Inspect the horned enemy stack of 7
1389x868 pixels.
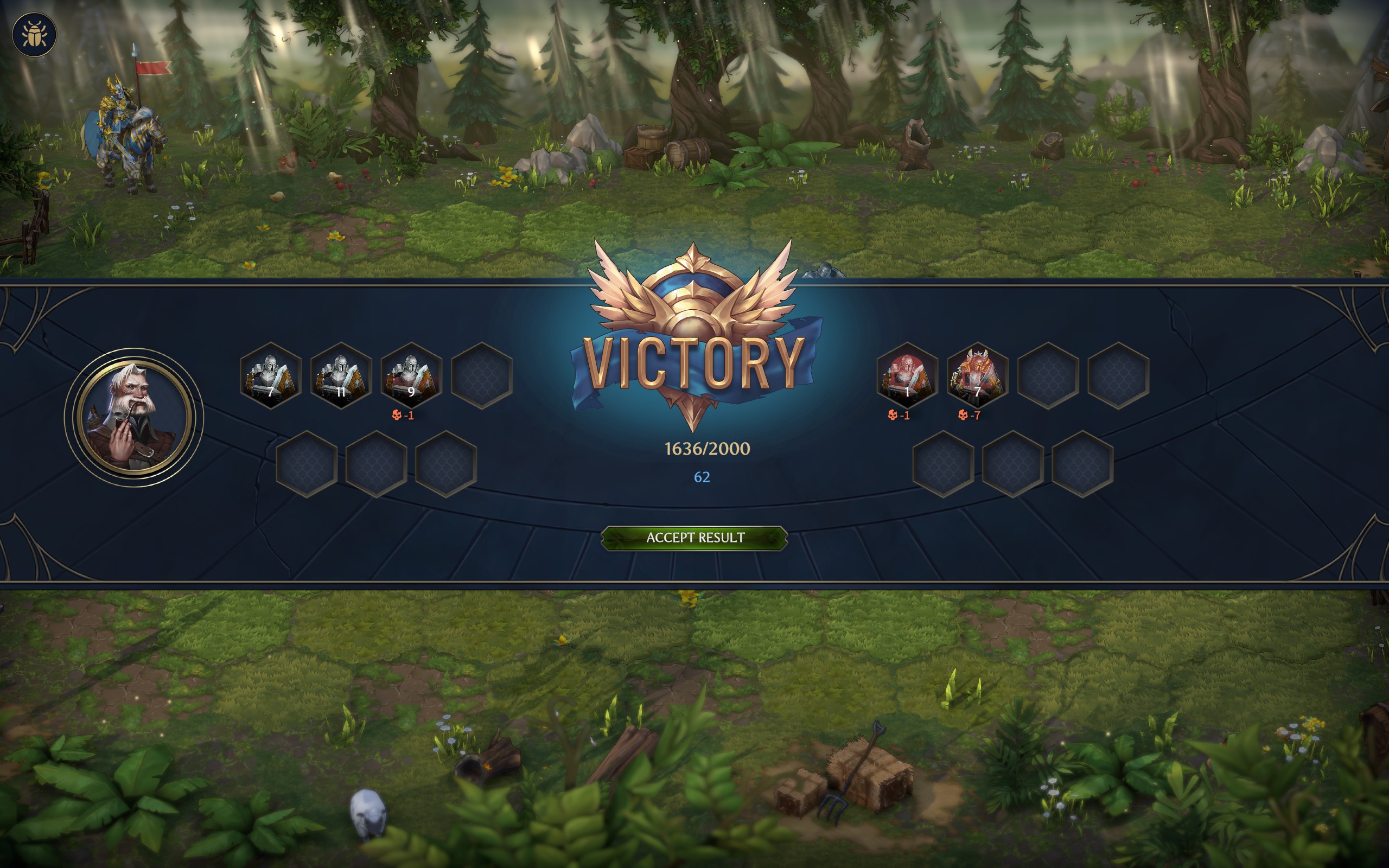pyautogui.click(x=977, y=376)
